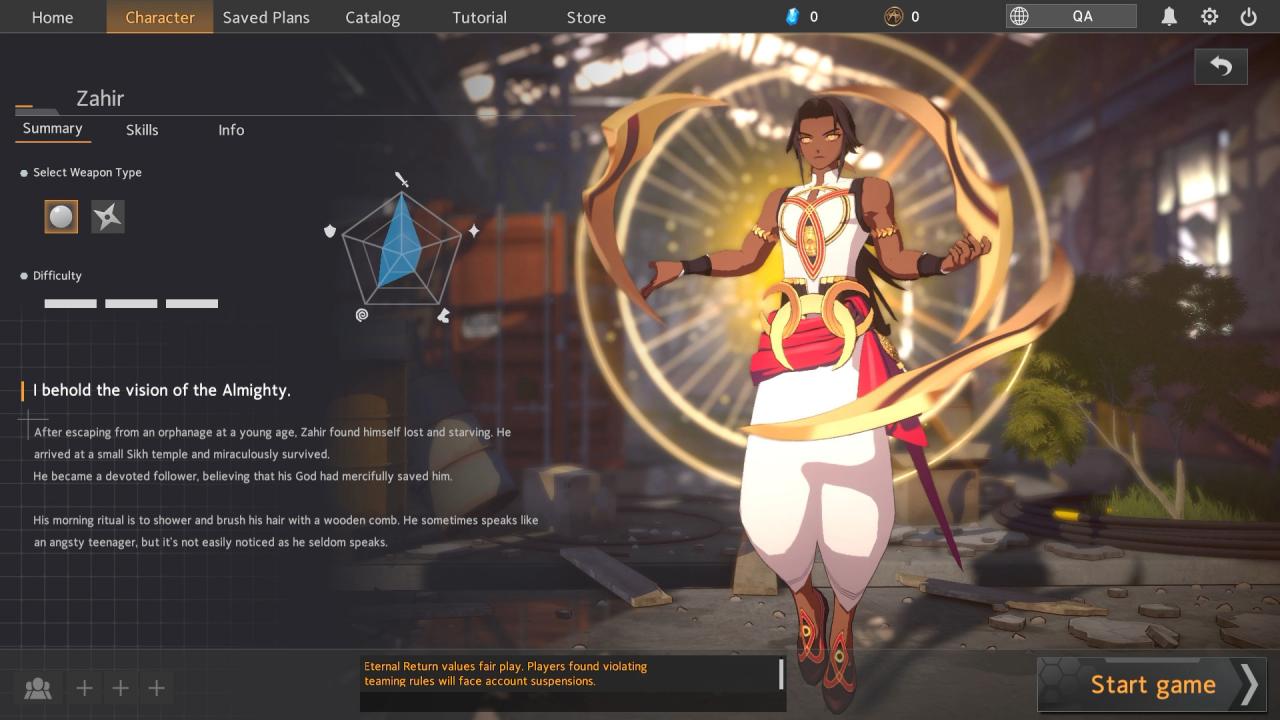This screenshot has width=1280, height=720.
Task: Choose the throwing orb weapon type
Action: point(61,217)
